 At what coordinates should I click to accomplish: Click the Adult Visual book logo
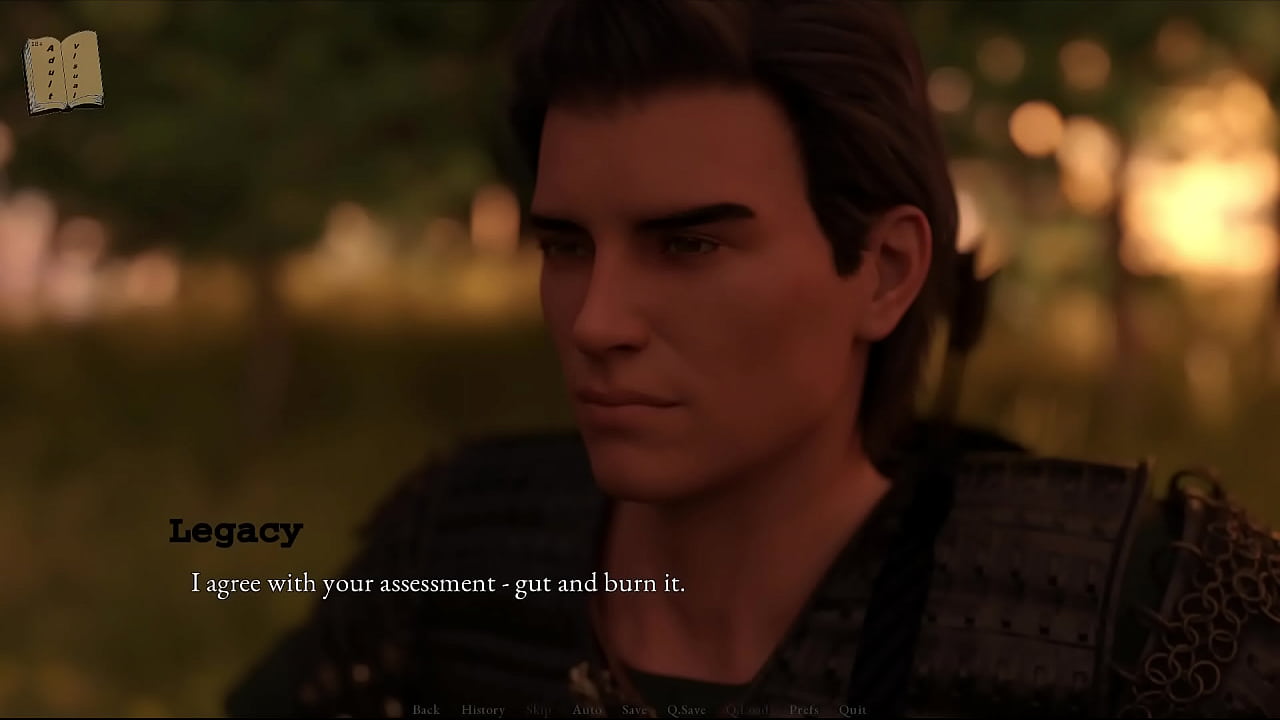[63, 72]
